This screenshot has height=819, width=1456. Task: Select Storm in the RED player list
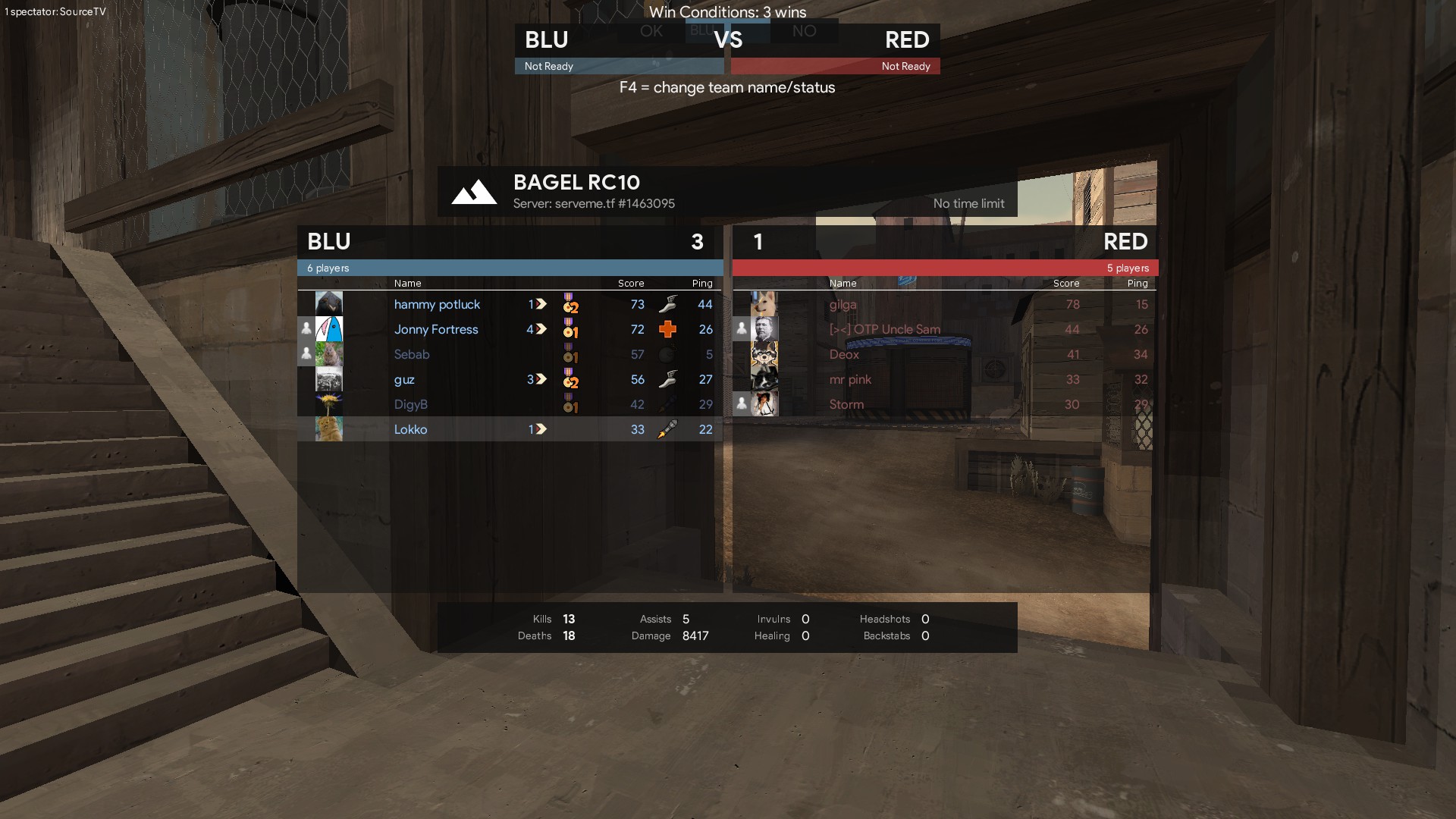(x=846, y=404)
